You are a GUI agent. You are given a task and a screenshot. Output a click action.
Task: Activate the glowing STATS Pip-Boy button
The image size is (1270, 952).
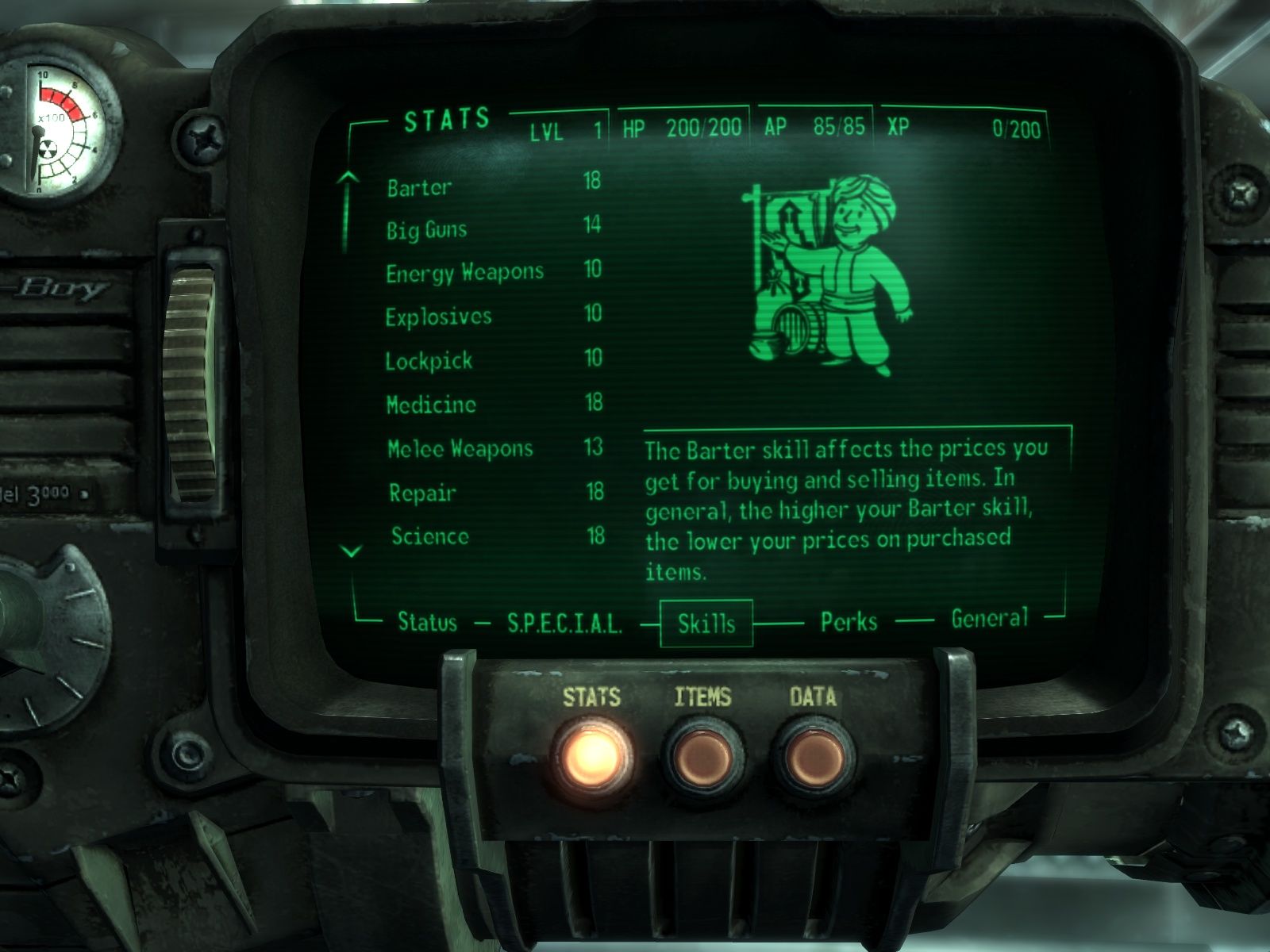pos(592,755)
